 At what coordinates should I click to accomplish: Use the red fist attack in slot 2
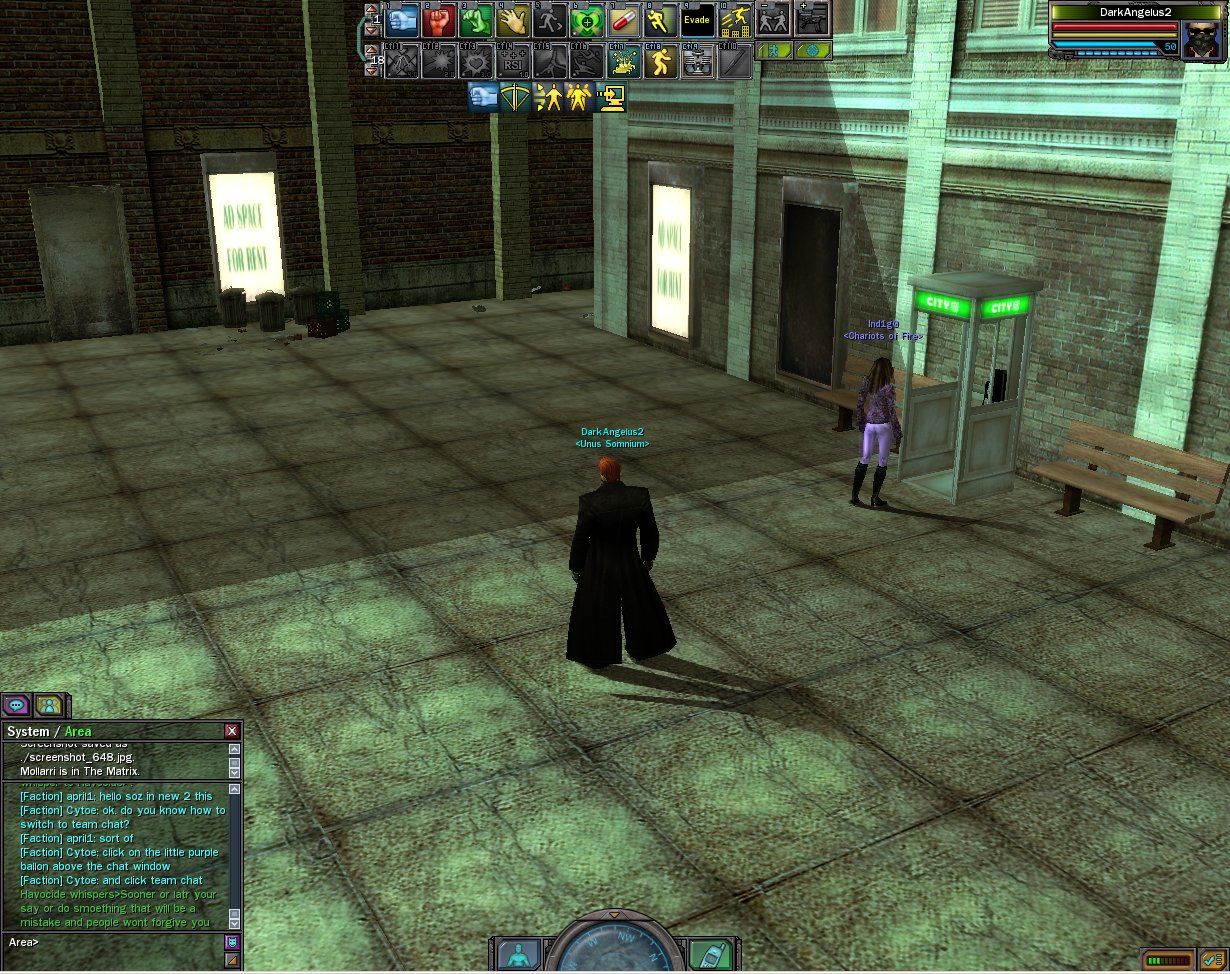point(439,20)
